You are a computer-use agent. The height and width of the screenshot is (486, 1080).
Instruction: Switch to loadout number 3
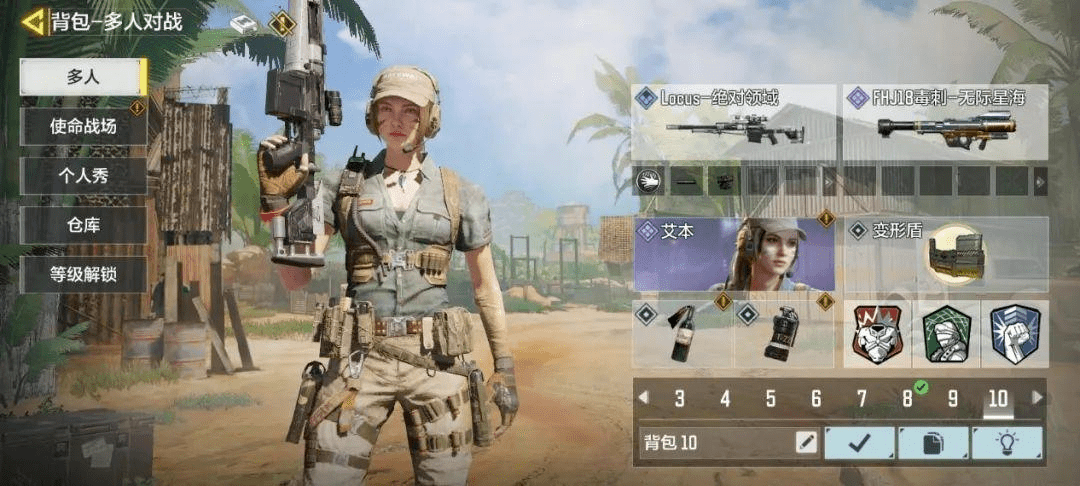pos(680,399)
